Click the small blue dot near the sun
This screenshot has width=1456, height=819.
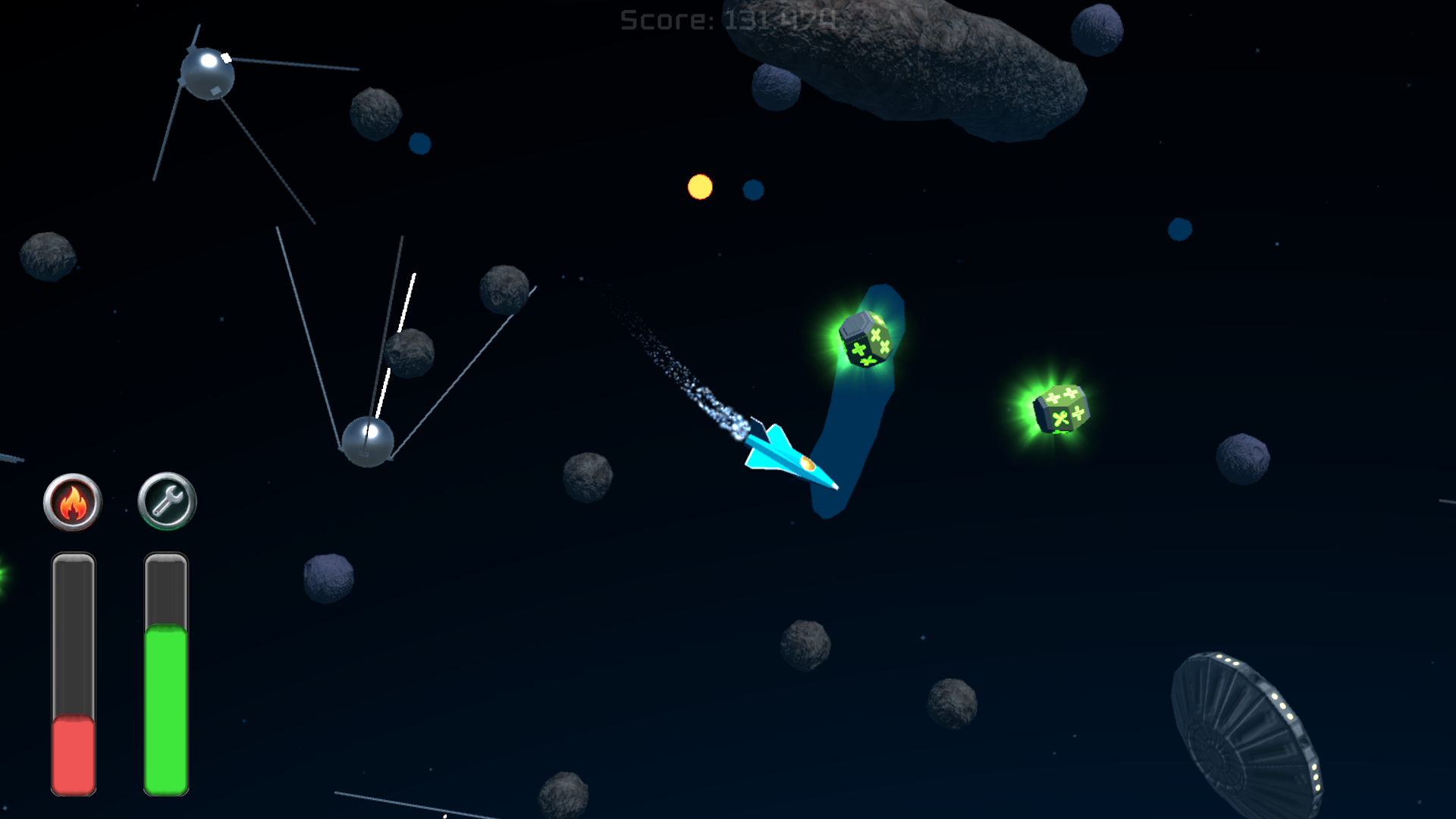click(753, 190)
